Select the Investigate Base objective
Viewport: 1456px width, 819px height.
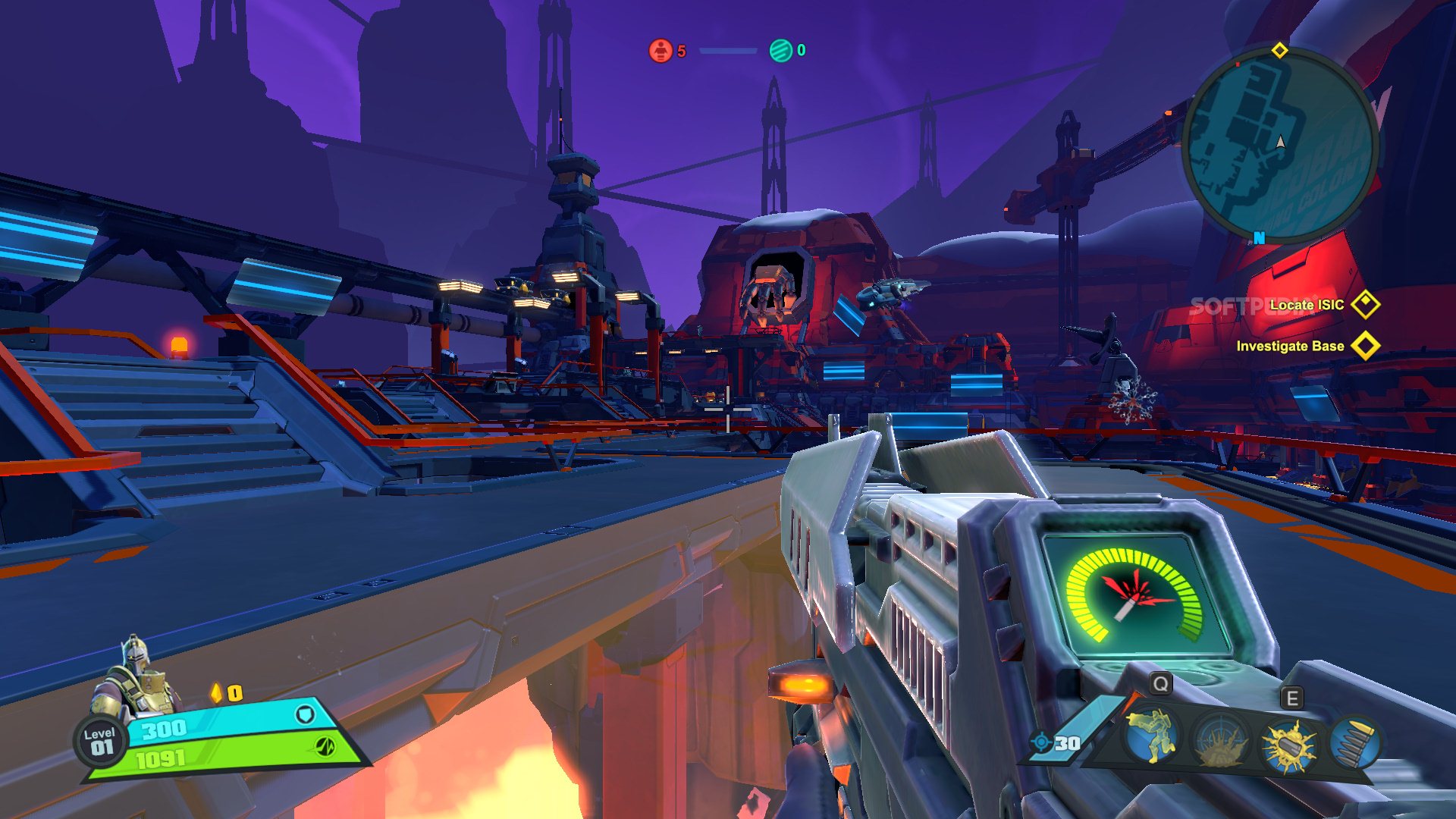coord(1290,346)
